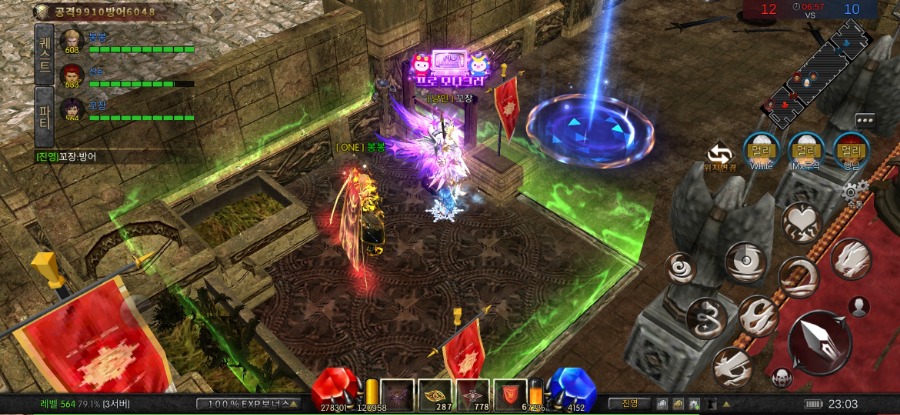Select the red shield hotbar slot

[510, 394]
